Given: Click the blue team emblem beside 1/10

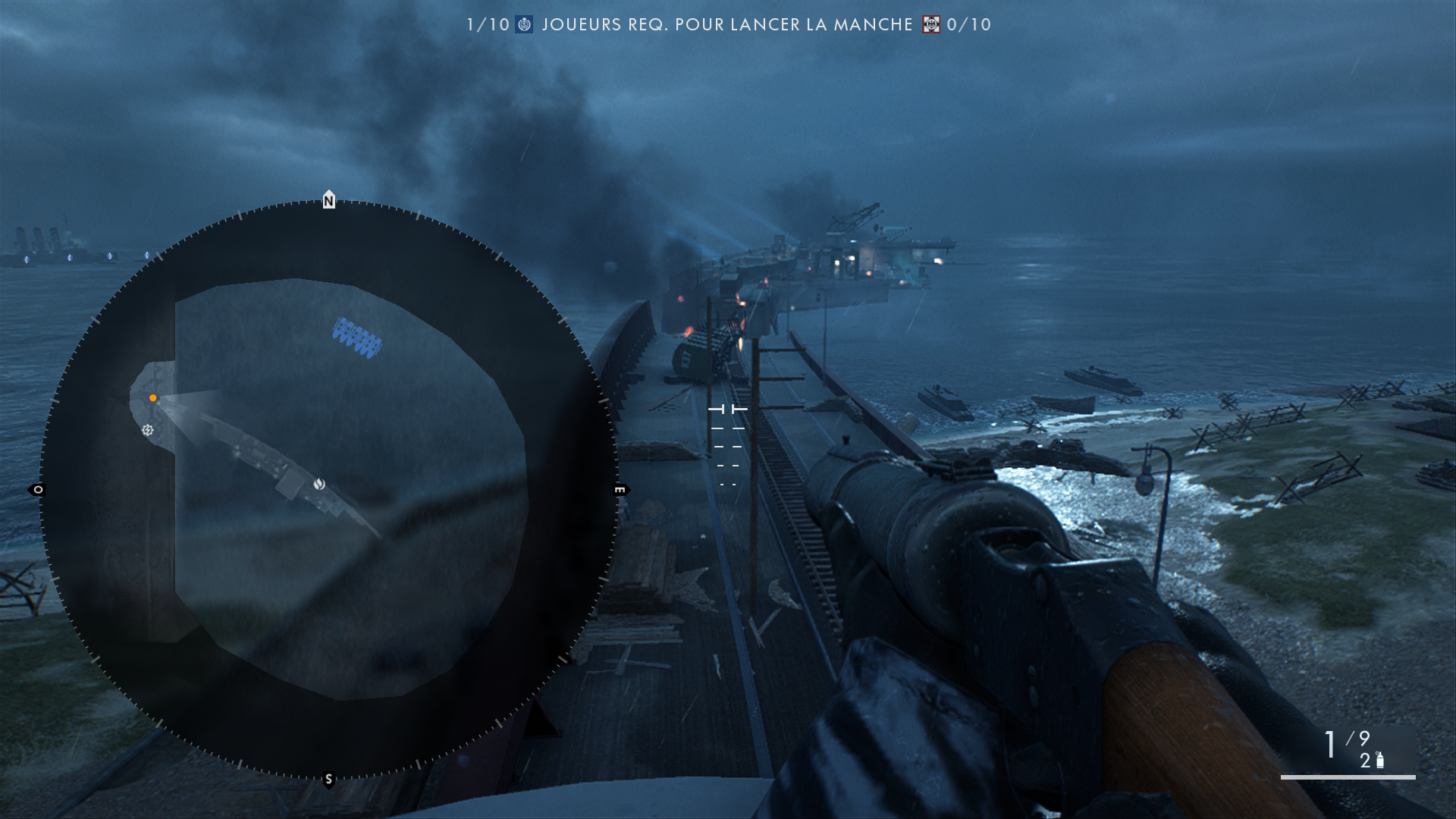Looking at the screenshot, I should tap(524, 25).
